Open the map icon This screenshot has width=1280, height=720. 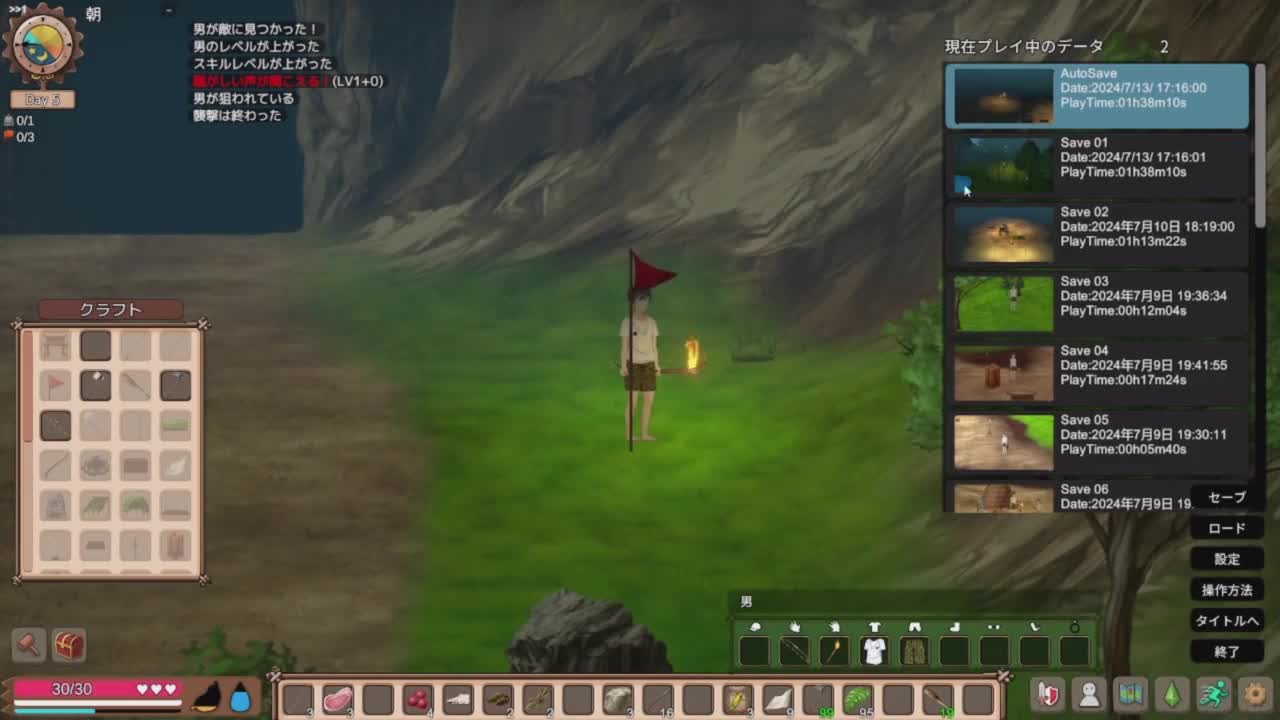tap(1130, 694)
